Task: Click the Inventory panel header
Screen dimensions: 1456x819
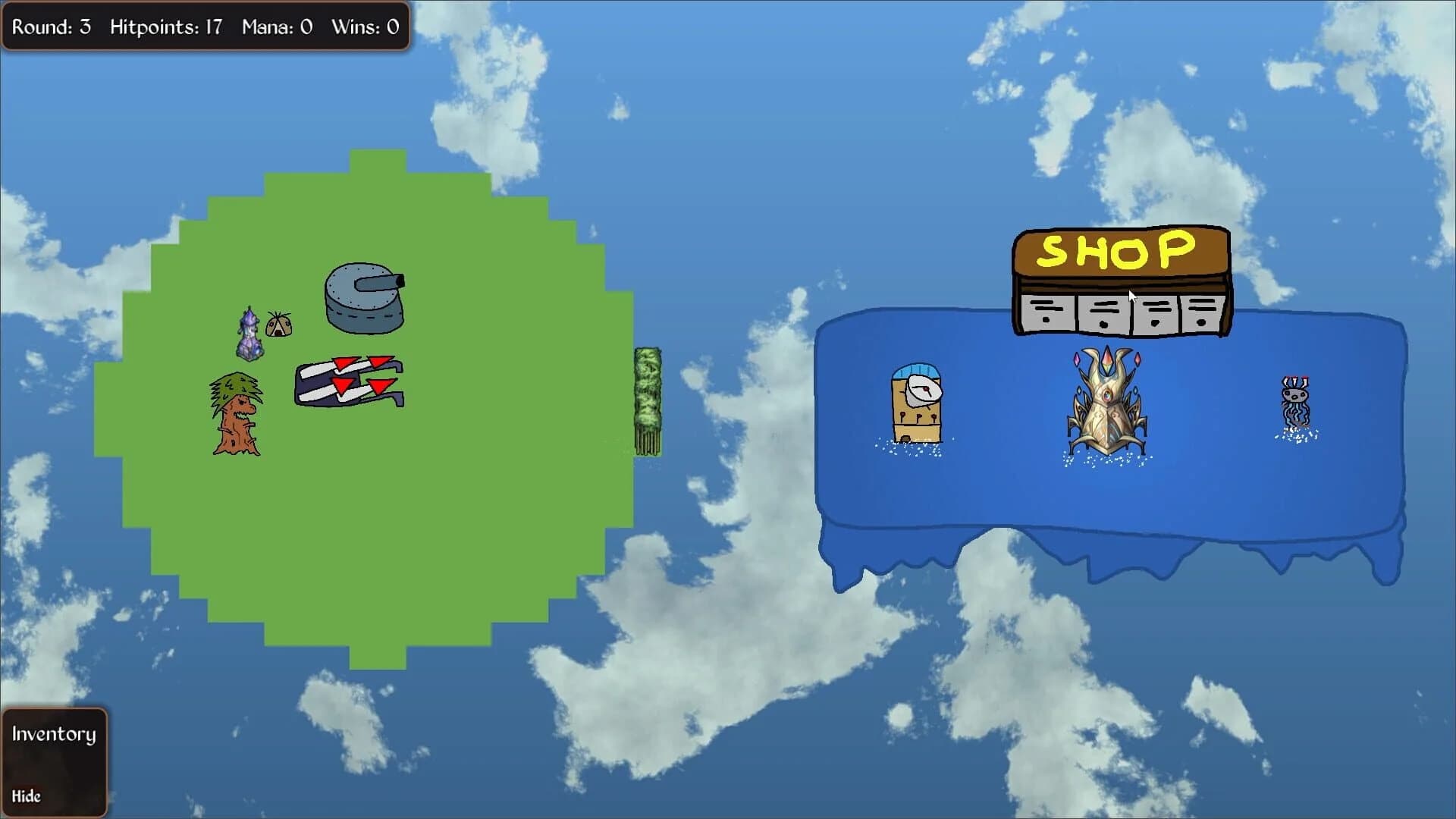Action: pyautogui.click(x=53, y=734)
